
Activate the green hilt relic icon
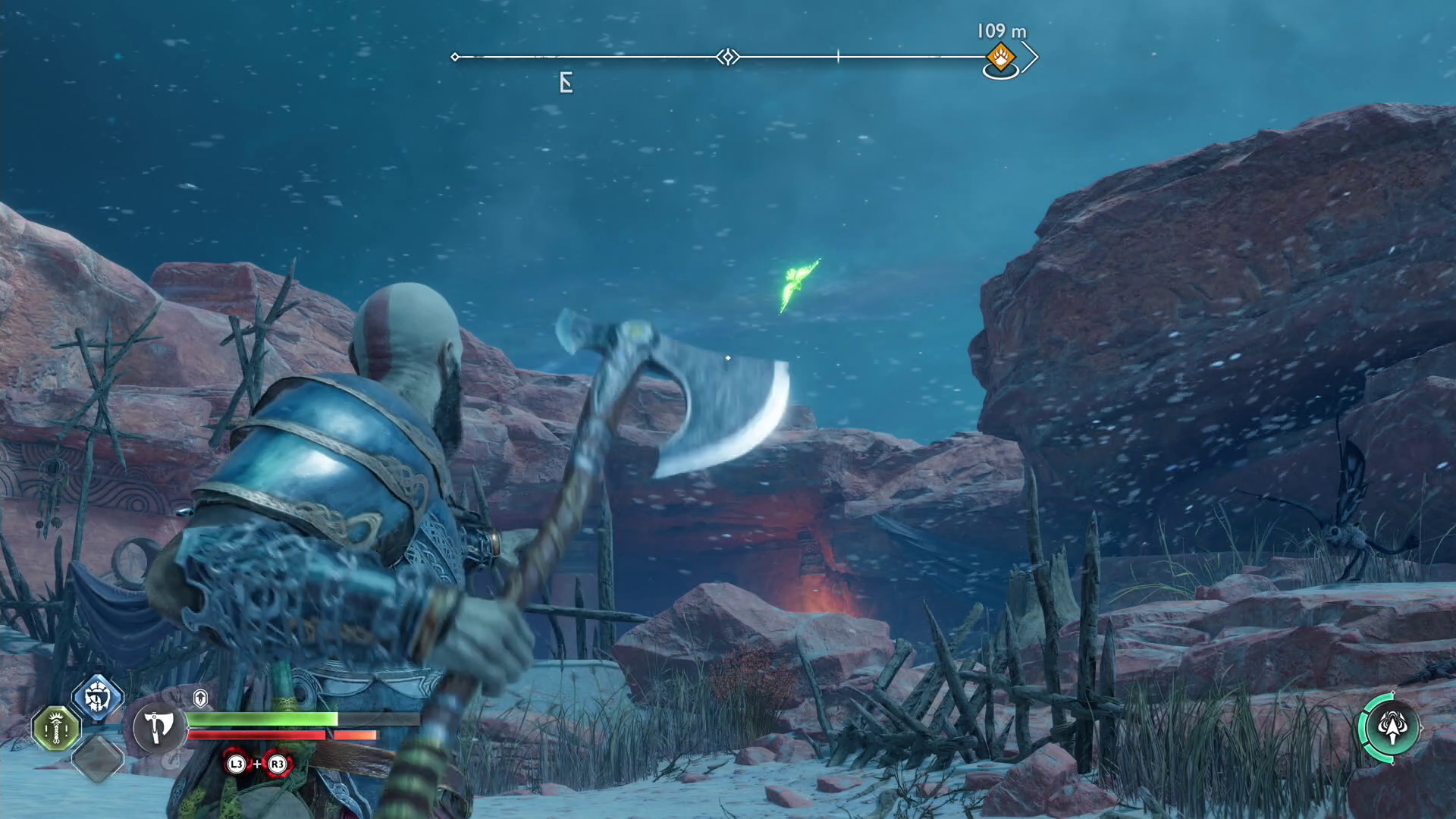[x=56, y=729]
